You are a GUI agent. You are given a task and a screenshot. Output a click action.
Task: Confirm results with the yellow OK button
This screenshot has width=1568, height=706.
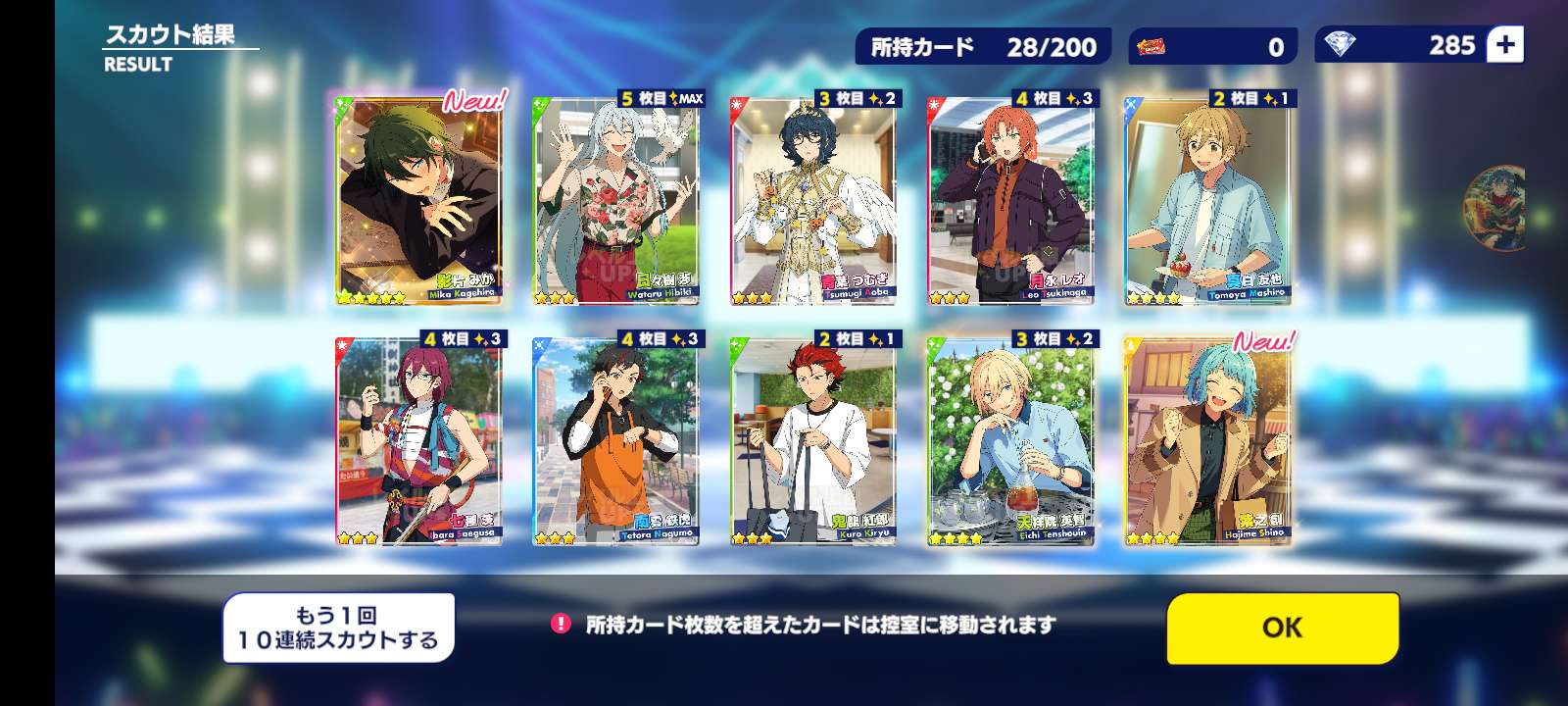[x=1282, y=628]
